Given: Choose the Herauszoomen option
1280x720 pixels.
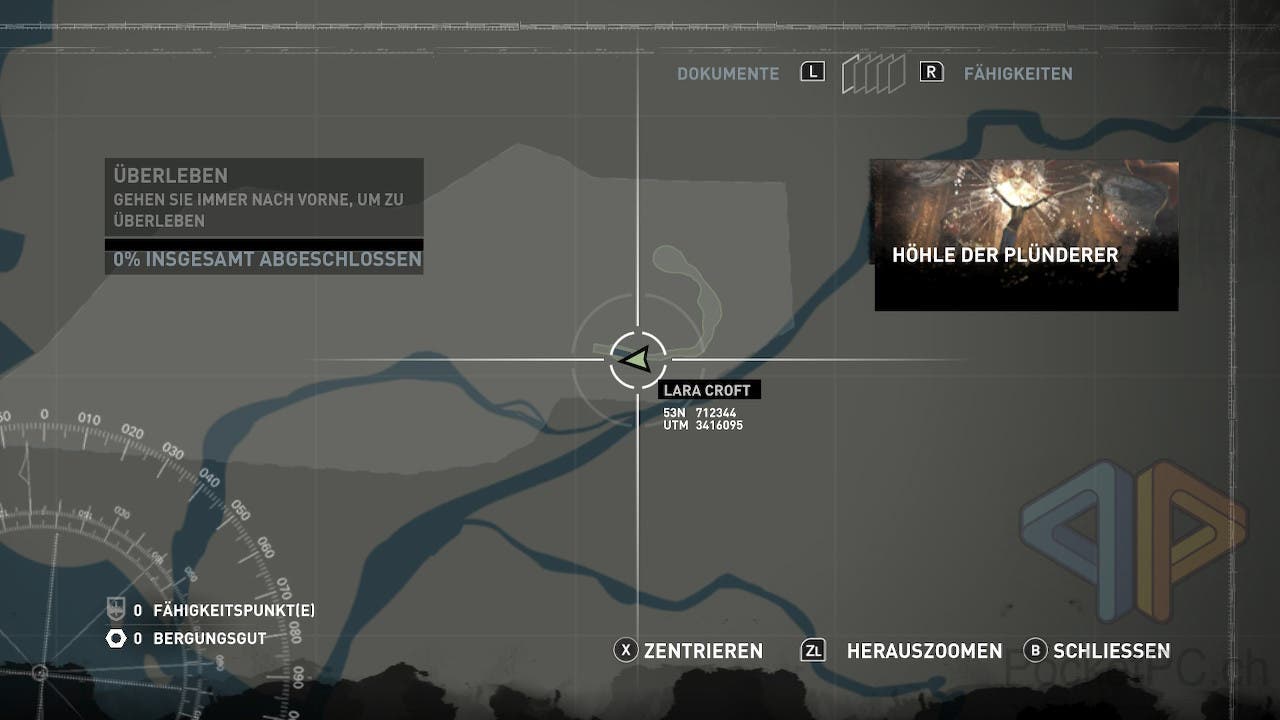Looking at the screenshot, I should tap(923, 651).
